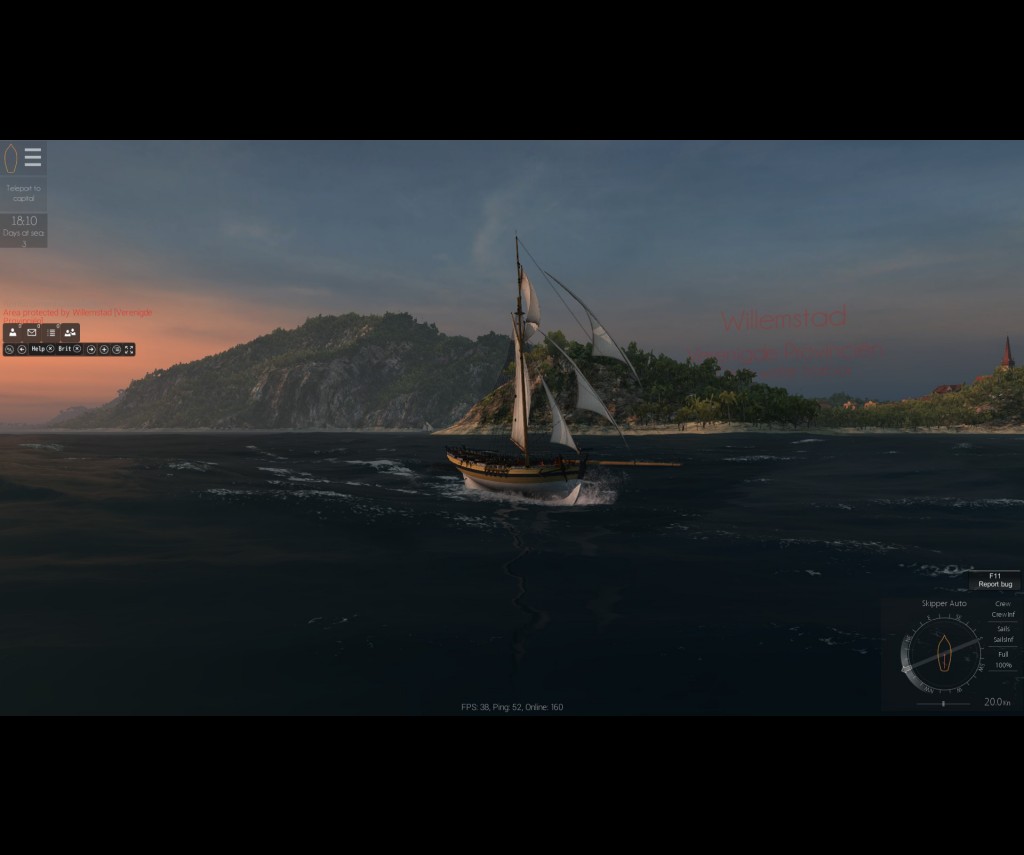Open the group players icon
The width and height of the screenshot is (1024, 855).
tap(70, 332)
